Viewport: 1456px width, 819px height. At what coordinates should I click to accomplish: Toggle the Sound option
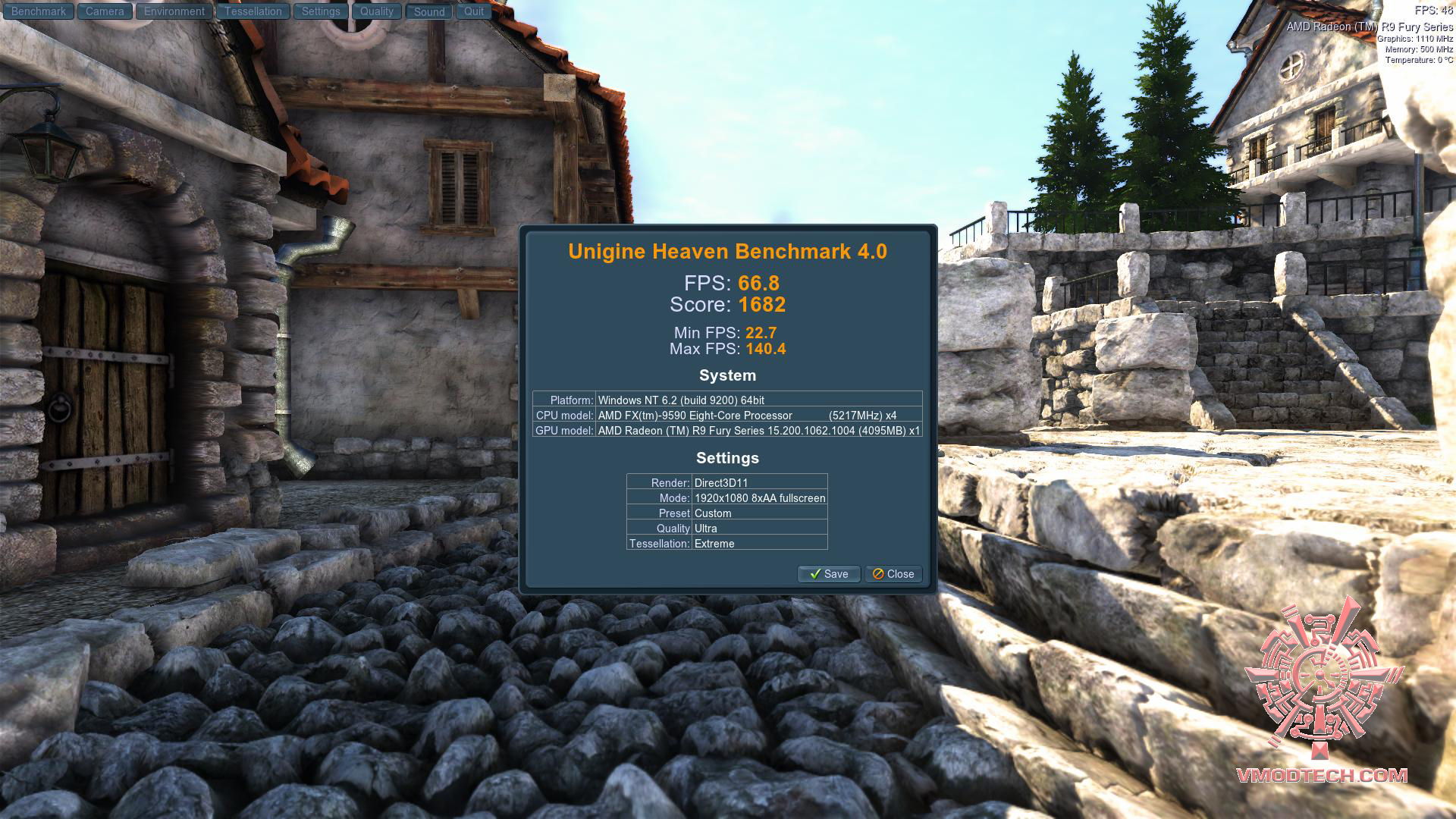(x=428, y=11)
